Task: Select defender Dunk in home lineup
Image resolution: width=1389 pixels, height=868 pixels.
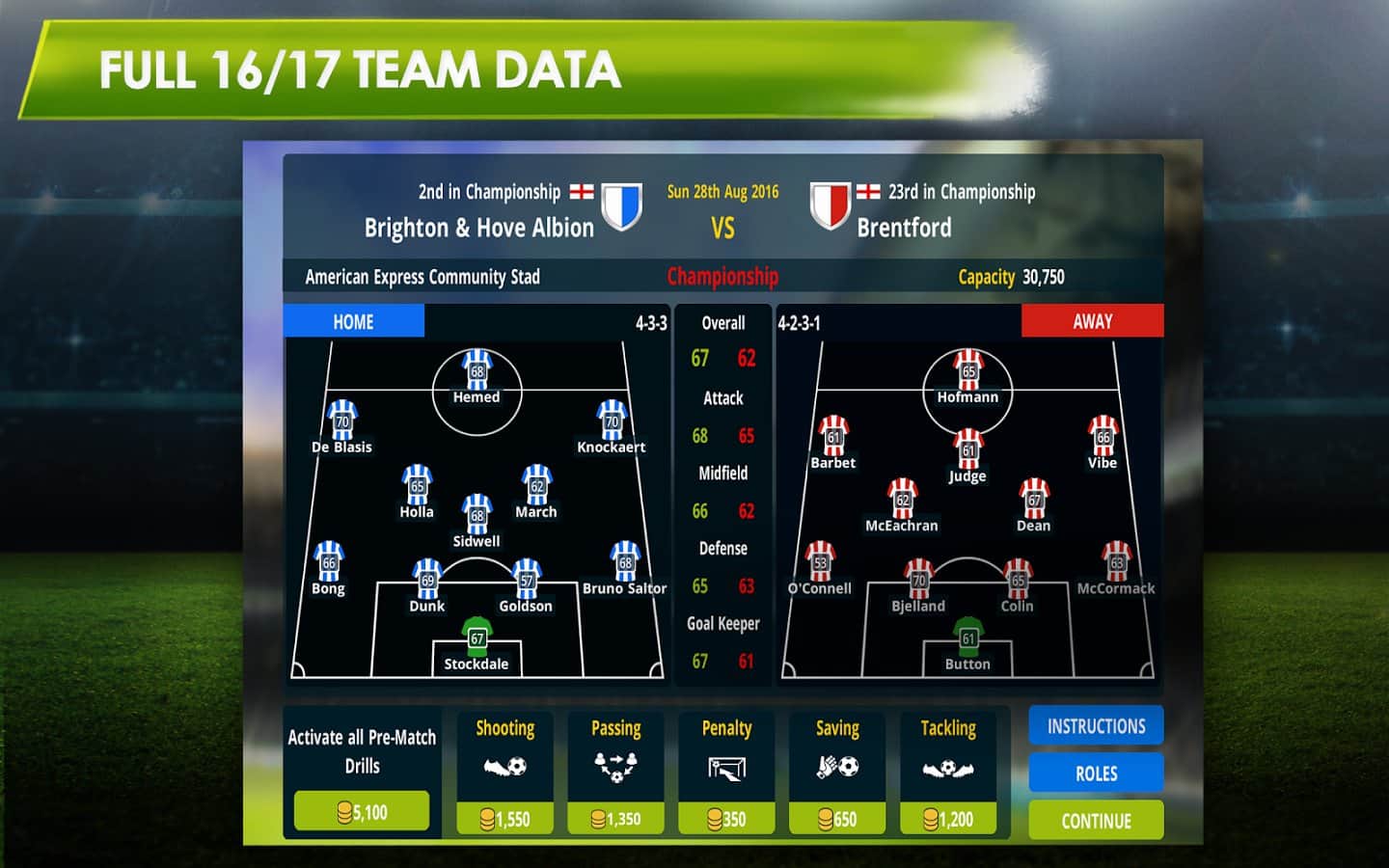Action: [427, 580]
